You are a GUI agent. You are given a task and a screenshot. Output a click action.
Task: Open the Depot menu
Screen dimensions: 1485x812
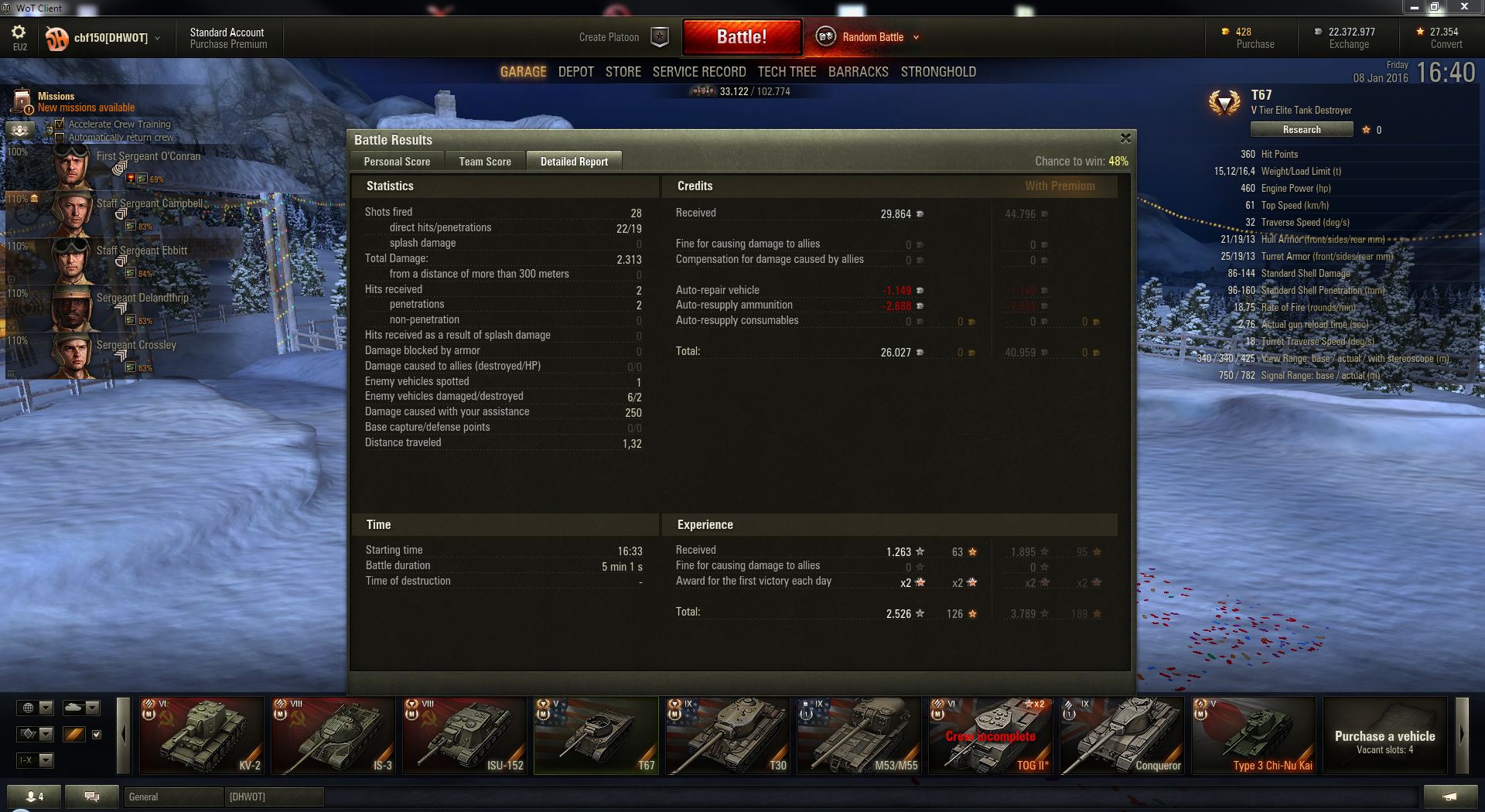pos(576,72)
